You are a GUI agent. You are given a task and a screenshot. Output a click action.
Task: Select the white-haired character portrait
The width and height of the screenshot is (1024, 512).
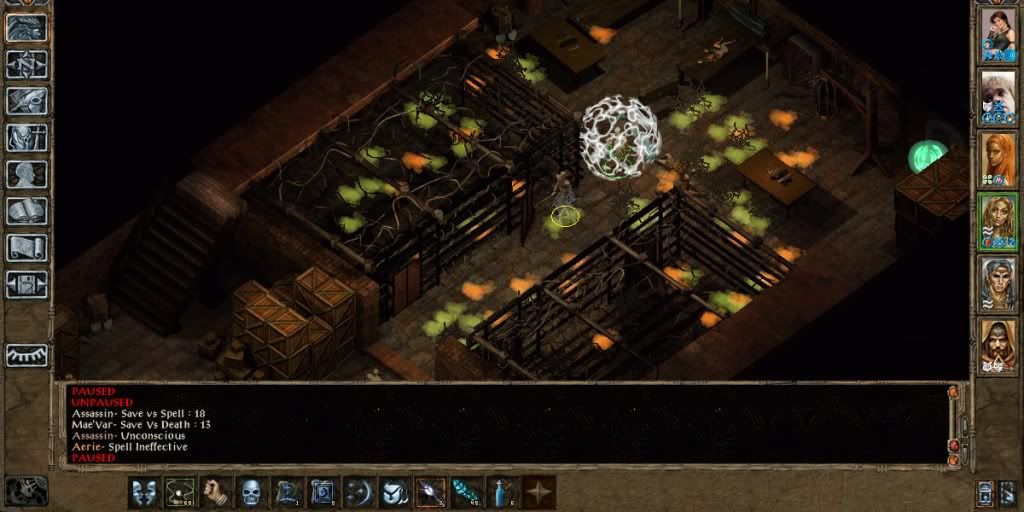997,95
